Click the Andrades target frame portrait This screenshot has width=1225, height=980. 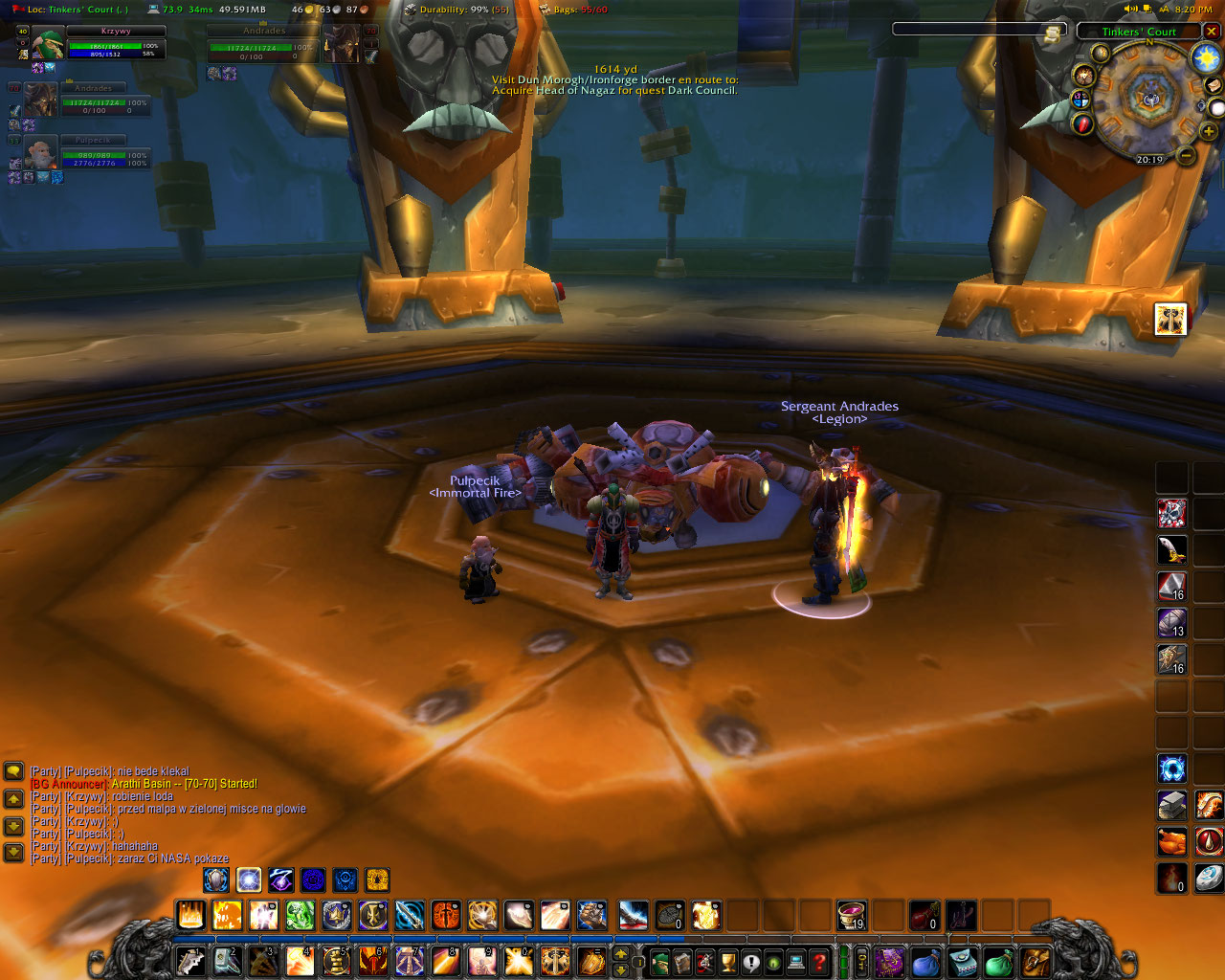342,45
